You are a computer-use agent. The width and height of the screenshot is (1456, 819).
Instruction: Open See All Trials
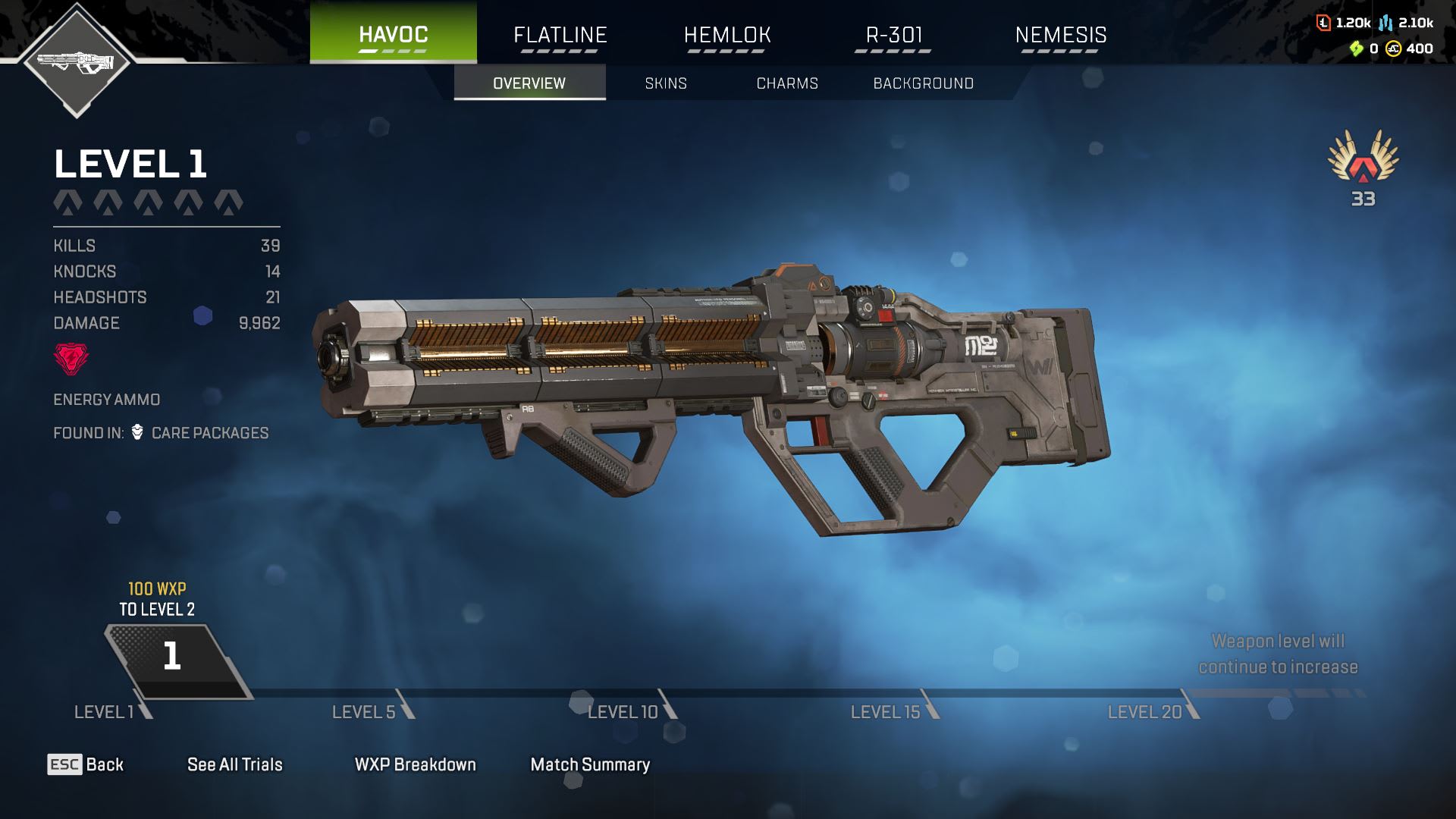tap(234, 764)
